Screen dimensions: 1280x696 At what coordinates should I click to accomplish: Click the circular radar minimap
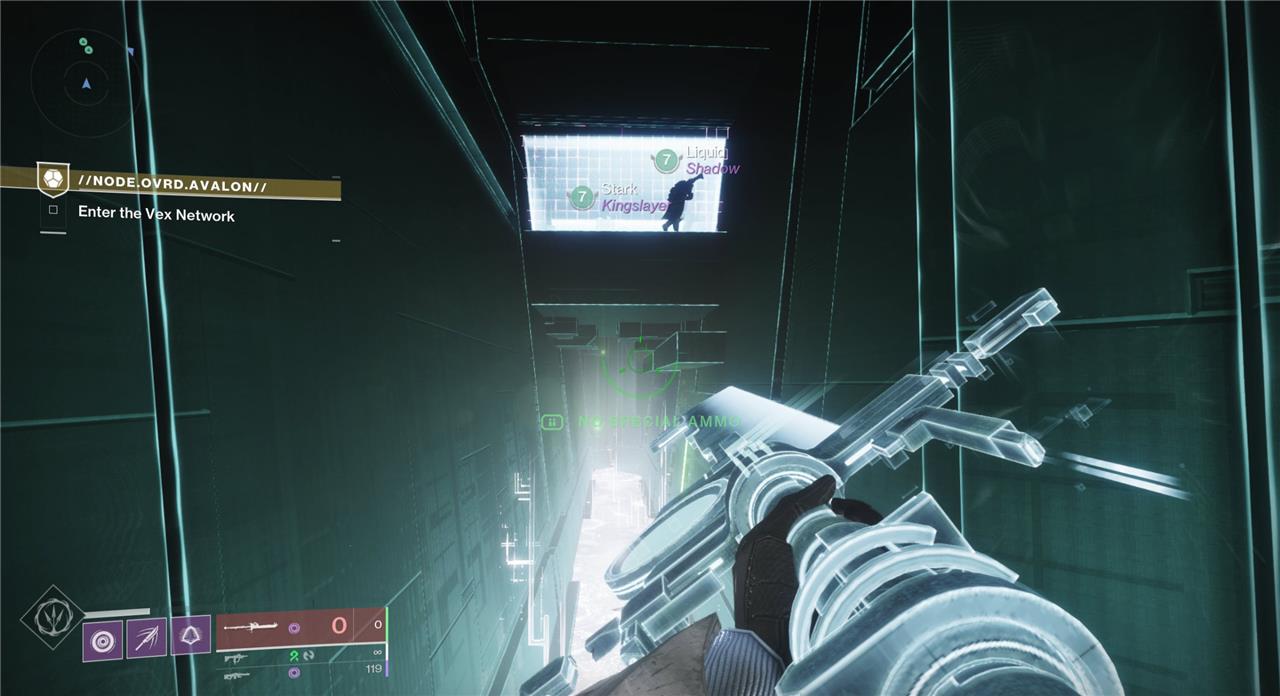85,82
